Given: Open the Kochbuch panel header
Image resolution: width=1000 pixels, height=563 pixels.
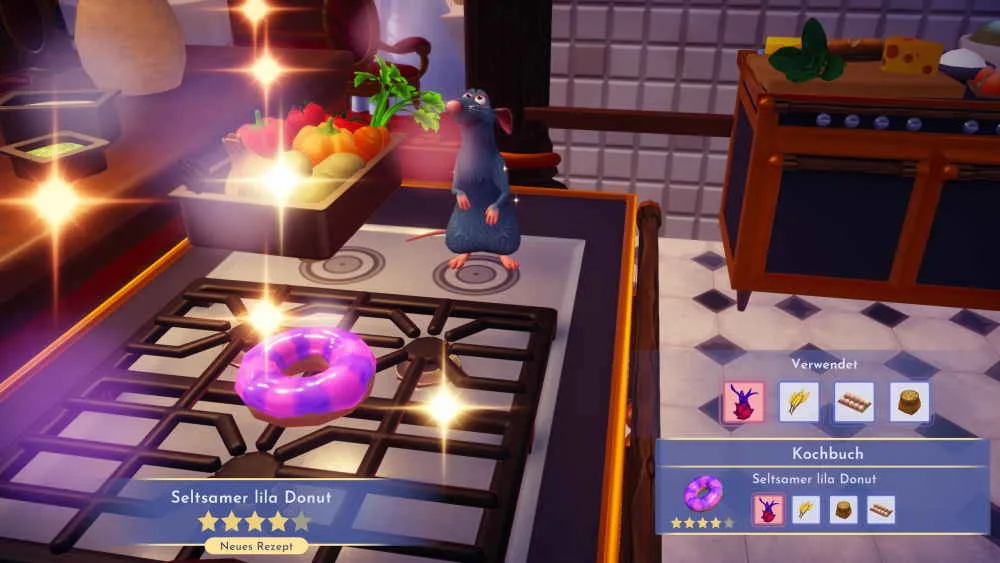Looking at the screenshot, I should (x=827, y=454).
